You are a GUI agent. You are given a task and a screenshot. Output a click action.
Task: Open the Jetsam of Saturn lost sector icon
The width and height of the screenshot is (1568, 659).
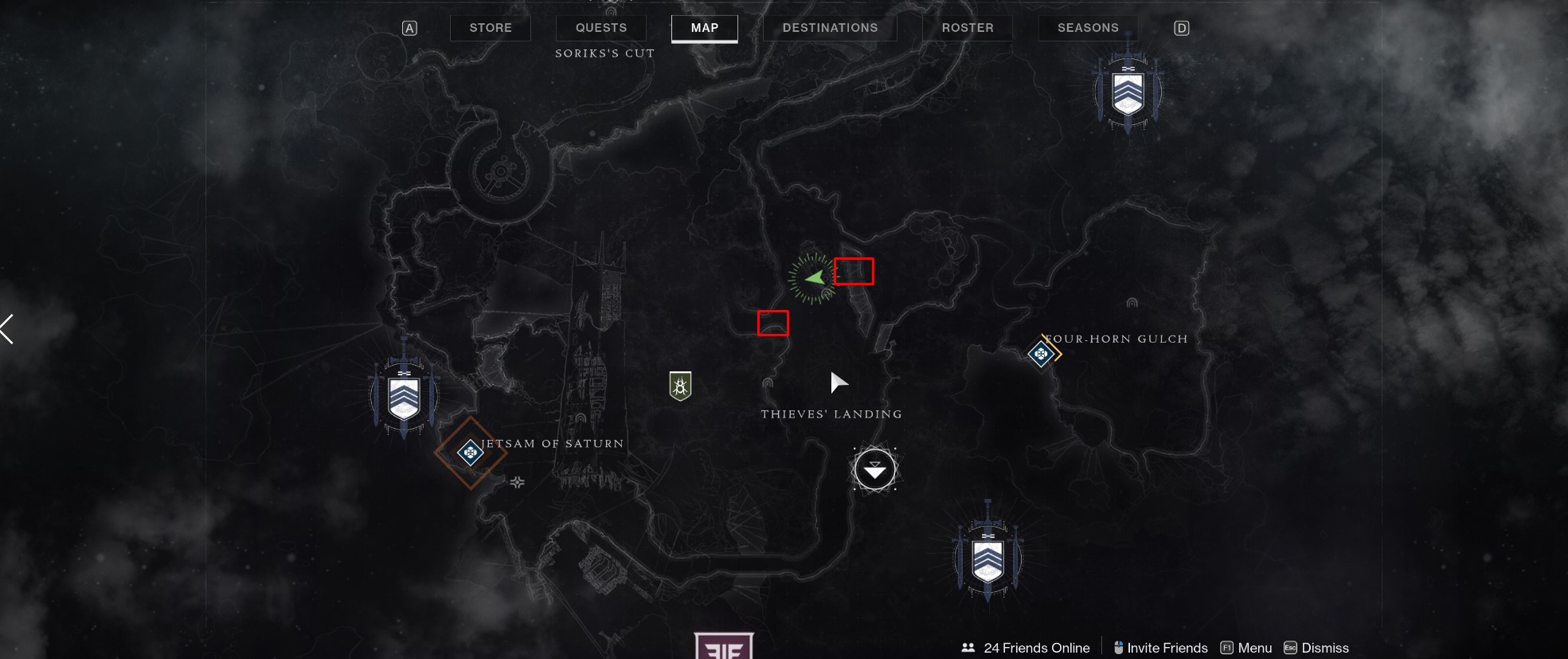470,453
